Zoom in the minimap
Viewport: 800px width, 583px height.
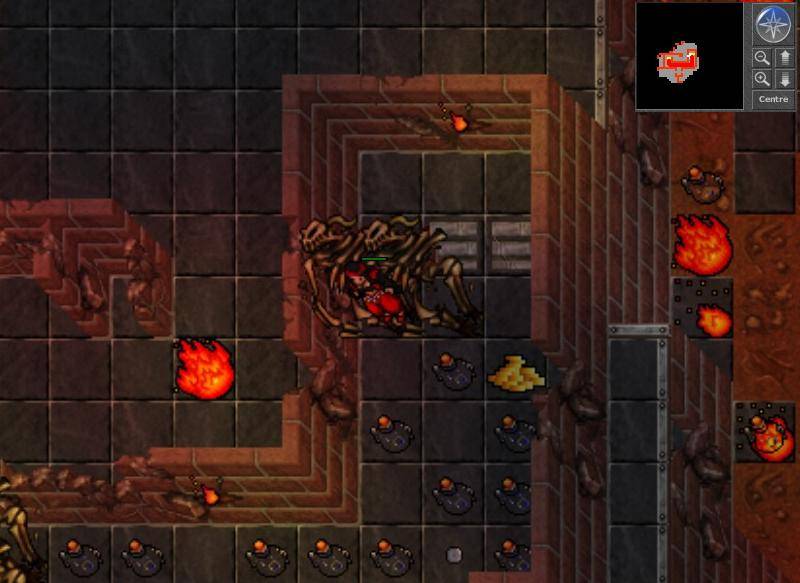[762, 79]
